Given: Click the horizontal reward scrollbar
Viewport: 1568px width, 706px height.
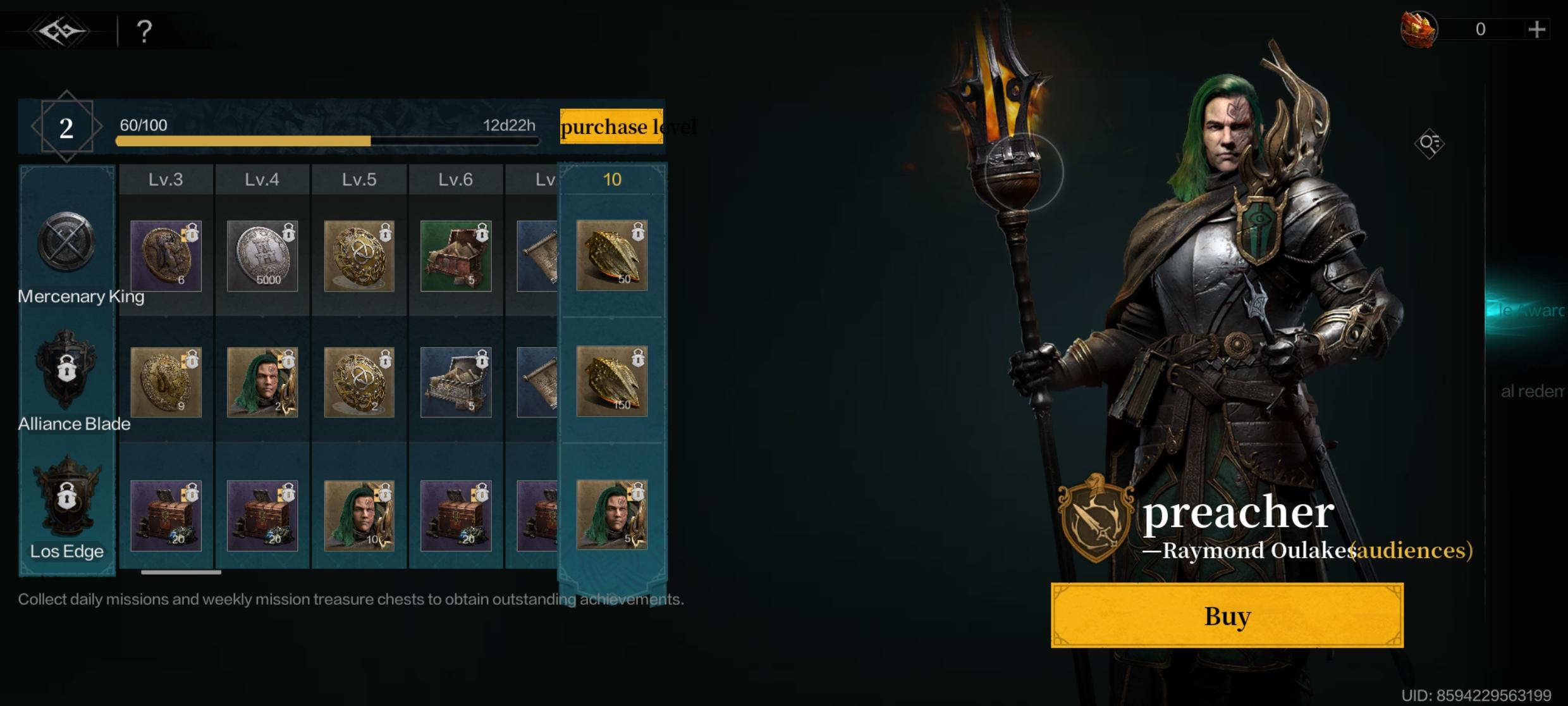Looking at the screenshot, I should [x=181, y=572].
